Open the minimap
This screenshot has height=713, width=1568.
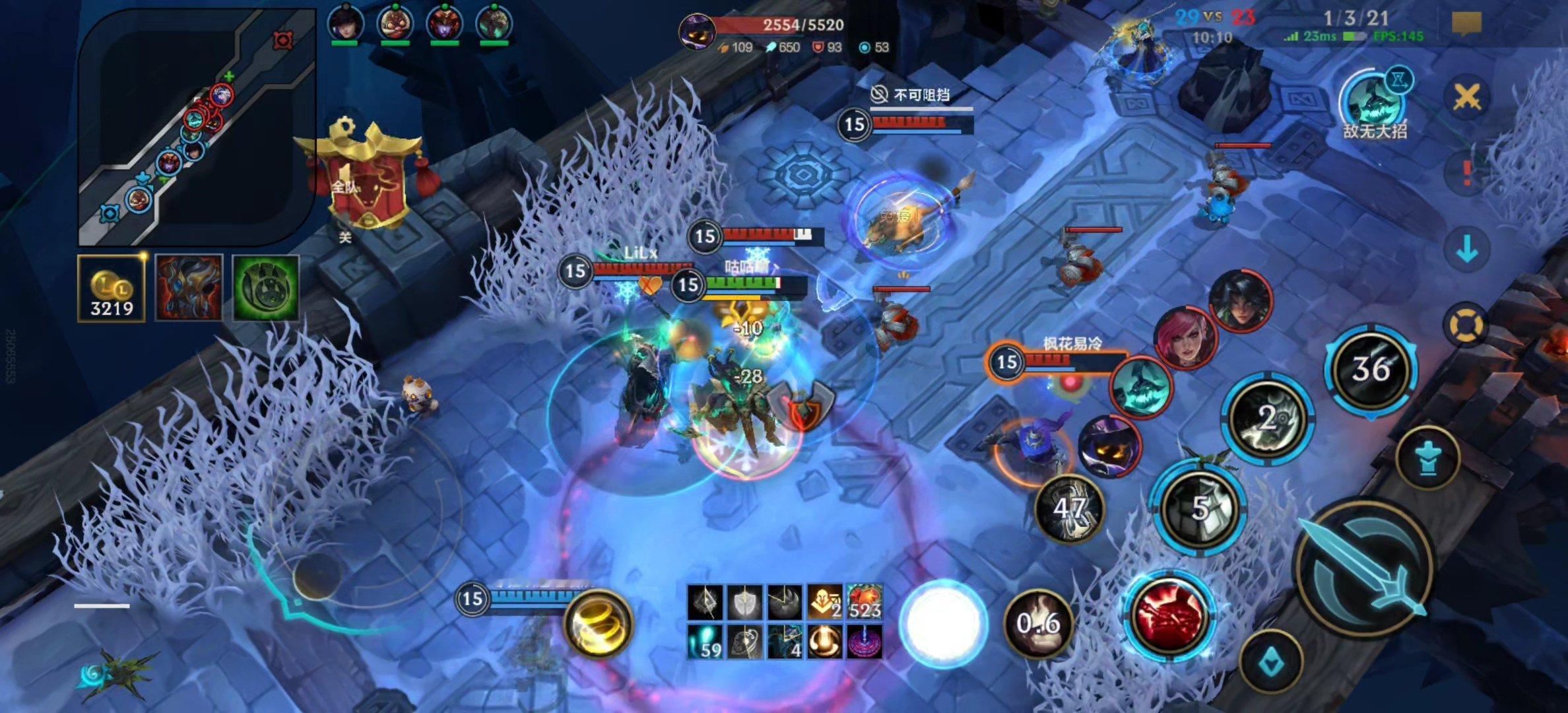[197, 125]
